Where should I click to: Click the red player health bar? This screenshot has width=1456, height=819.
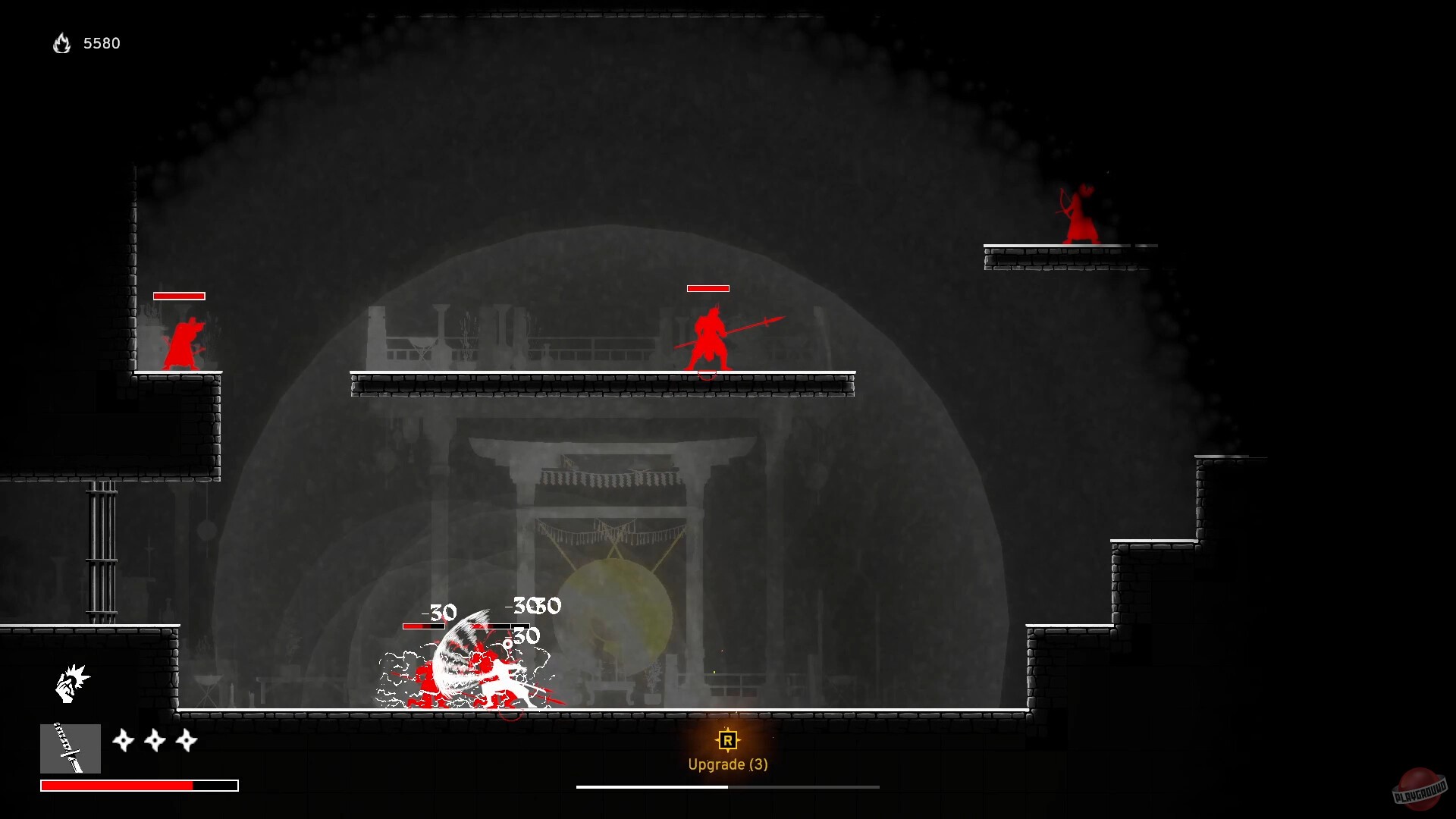coord(118,785)
